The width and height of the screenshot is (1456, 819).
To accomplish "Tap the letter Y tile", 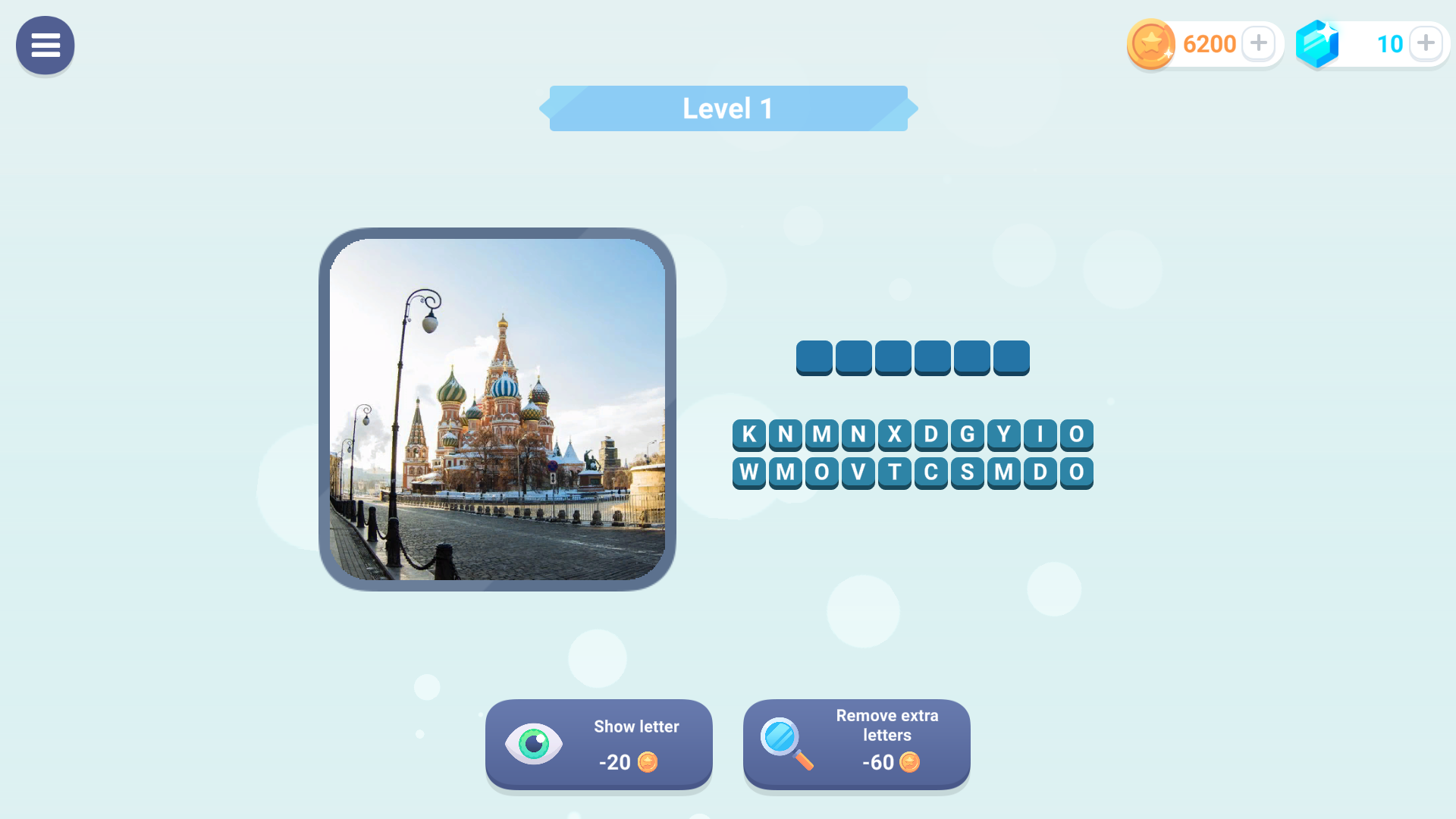I will coord(1004,435).
